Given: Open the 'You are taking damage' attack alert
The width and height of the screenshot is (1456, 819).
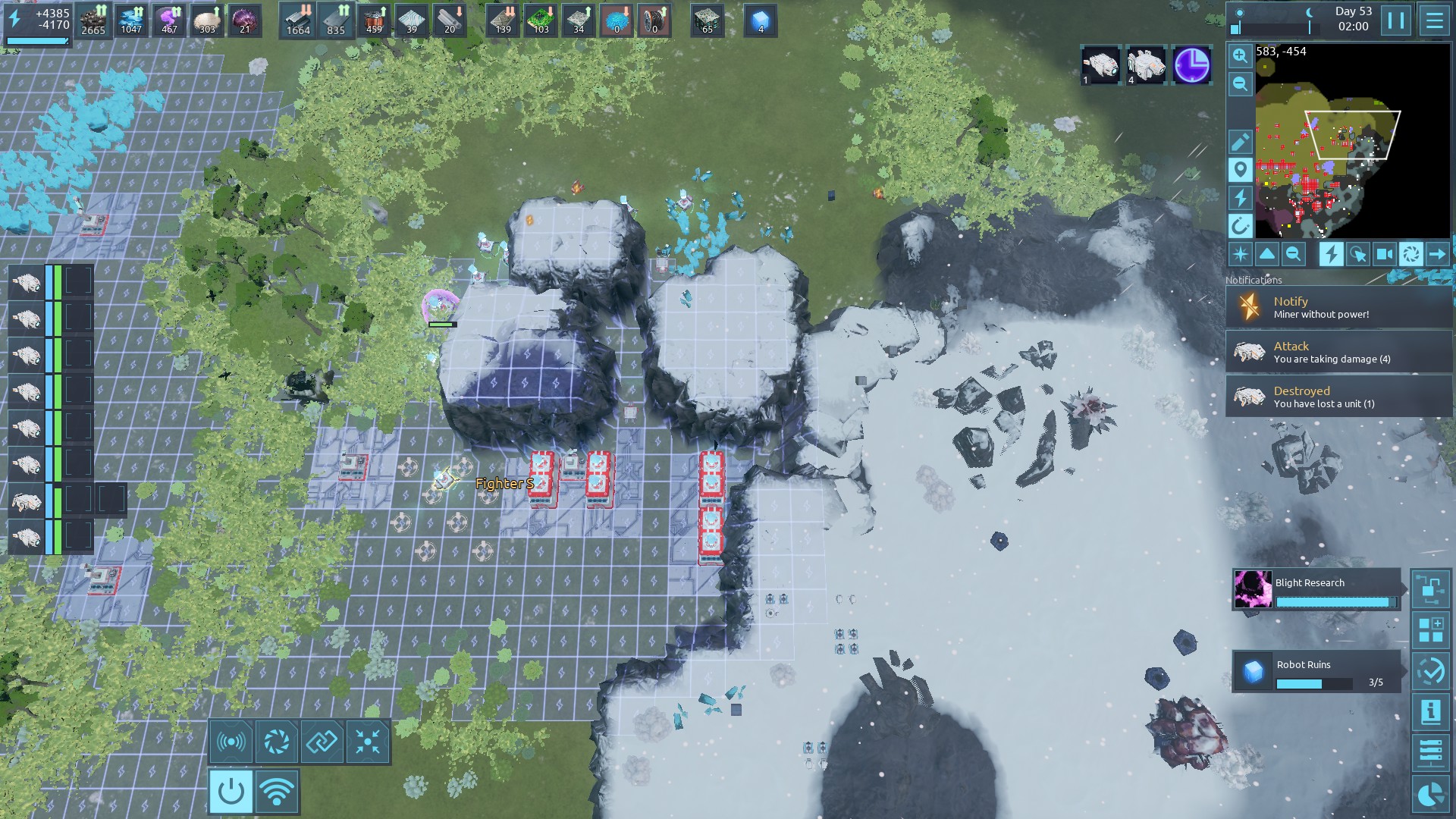Looking at the screenshot, I should (1338, 352).
